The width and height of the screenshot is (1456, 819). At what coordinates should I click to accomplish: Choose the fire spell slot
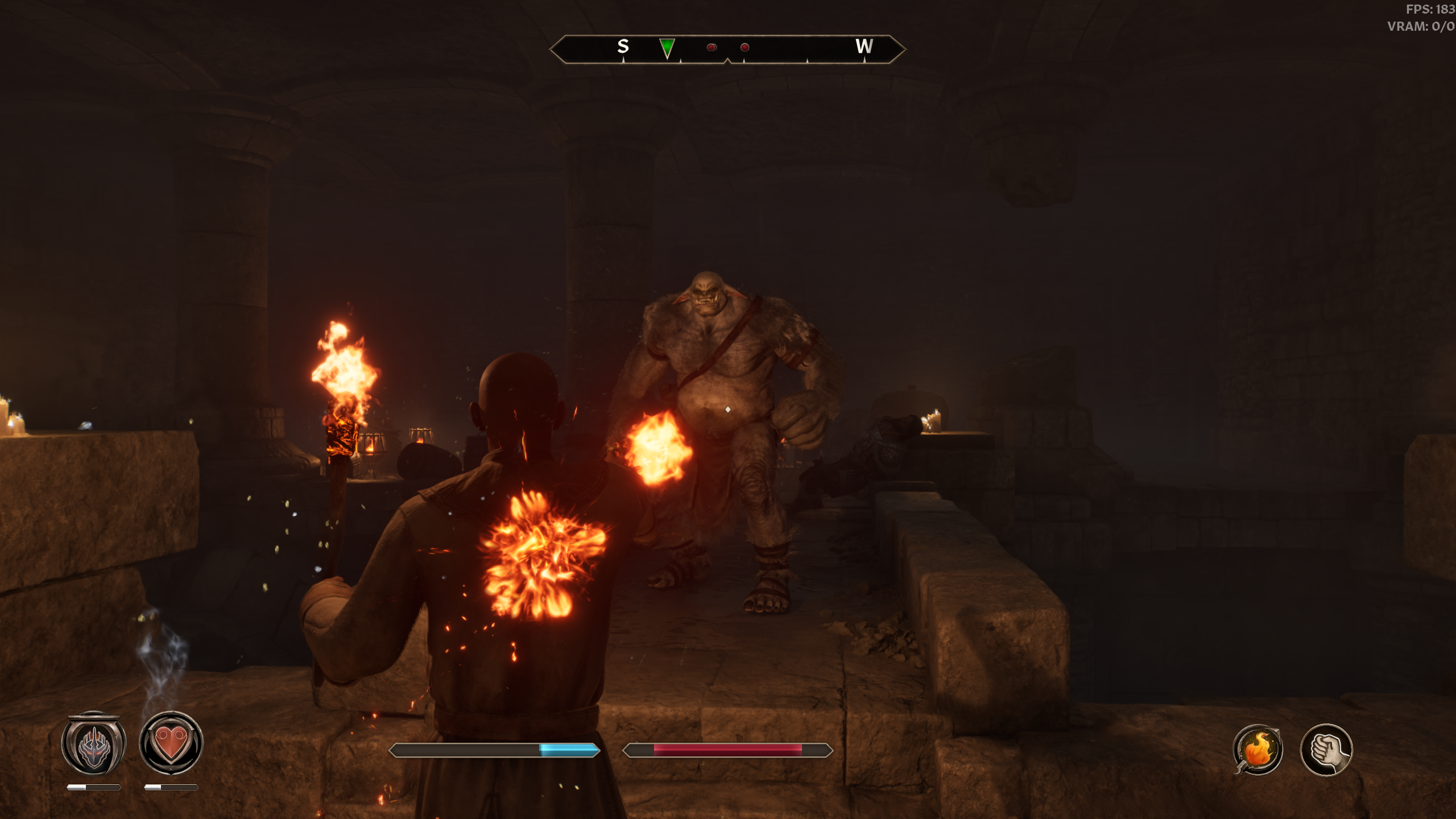[1258, 750]
